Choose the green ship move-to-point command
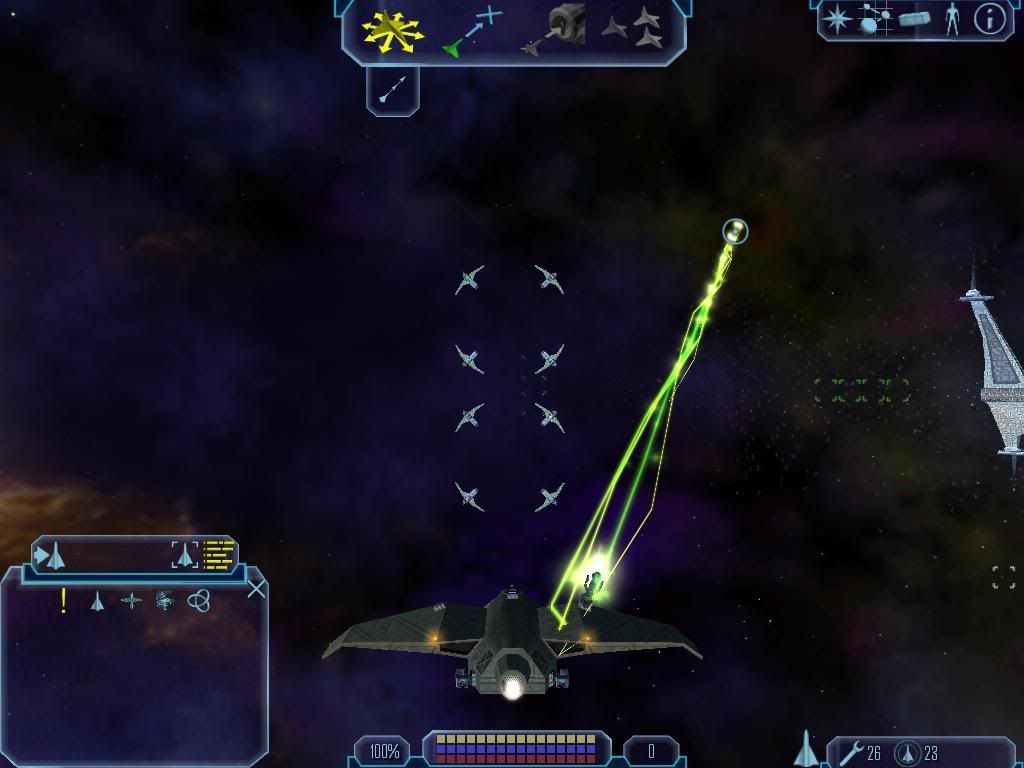Viewport: 1024px width, 768px height. click(470, 30)
